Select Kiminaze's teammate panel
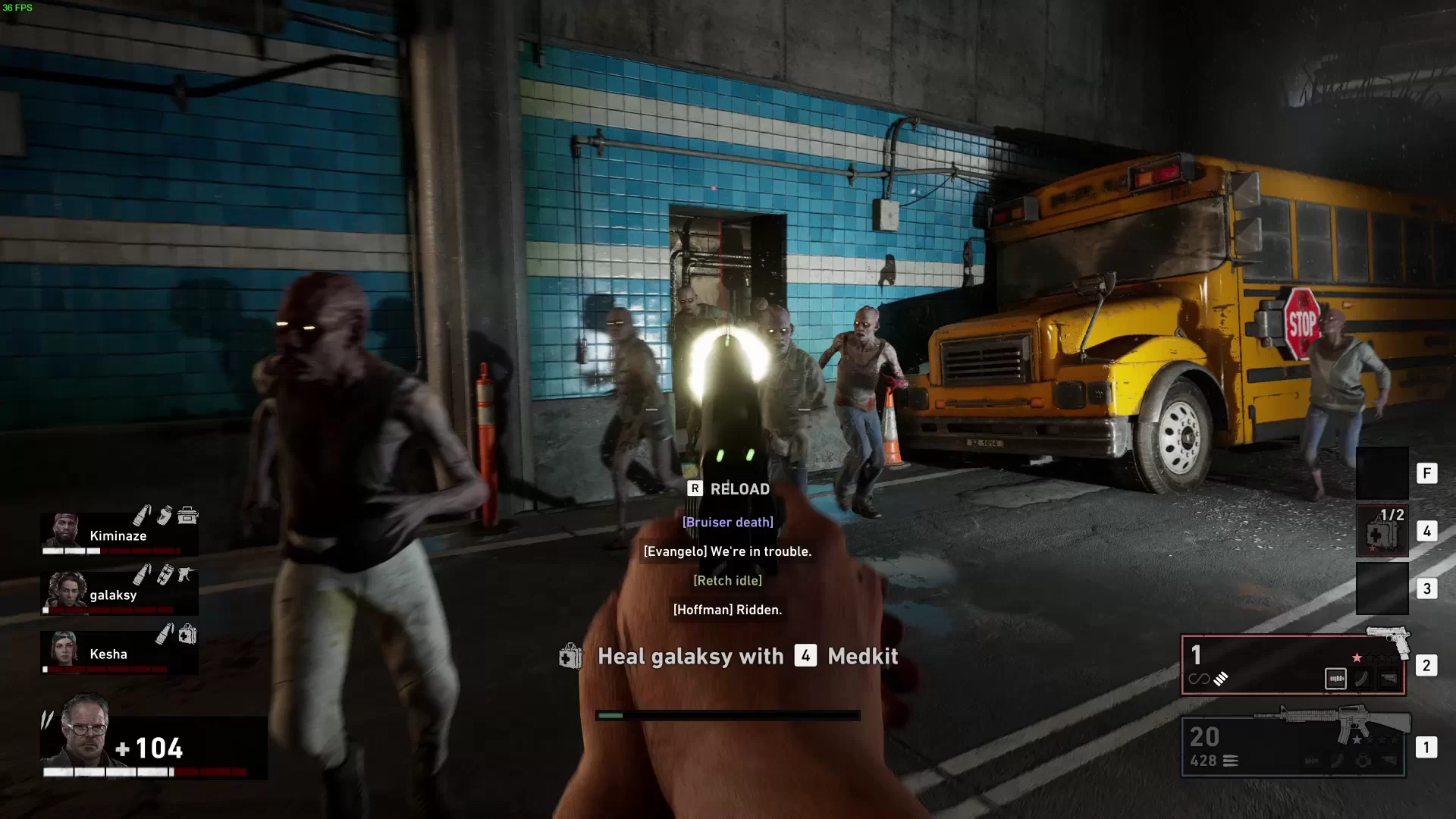Screen dimensions: 1456x819 pyautogui.click(x=119, y=534)
